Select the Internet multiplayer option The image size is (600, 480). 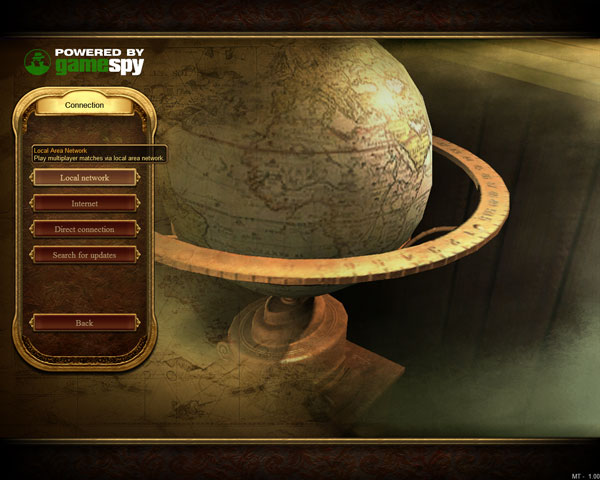tap(84, 203)
